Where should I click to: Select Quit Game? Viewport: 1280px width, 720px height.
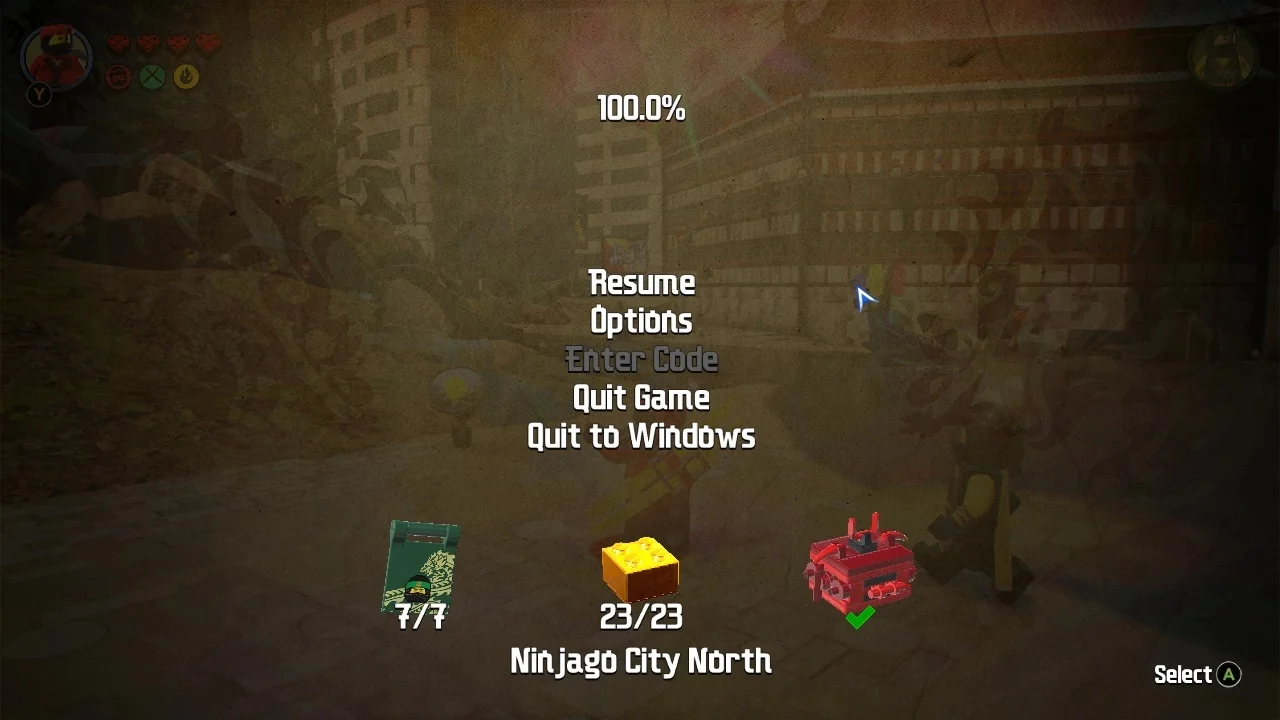tap(641, 397)
